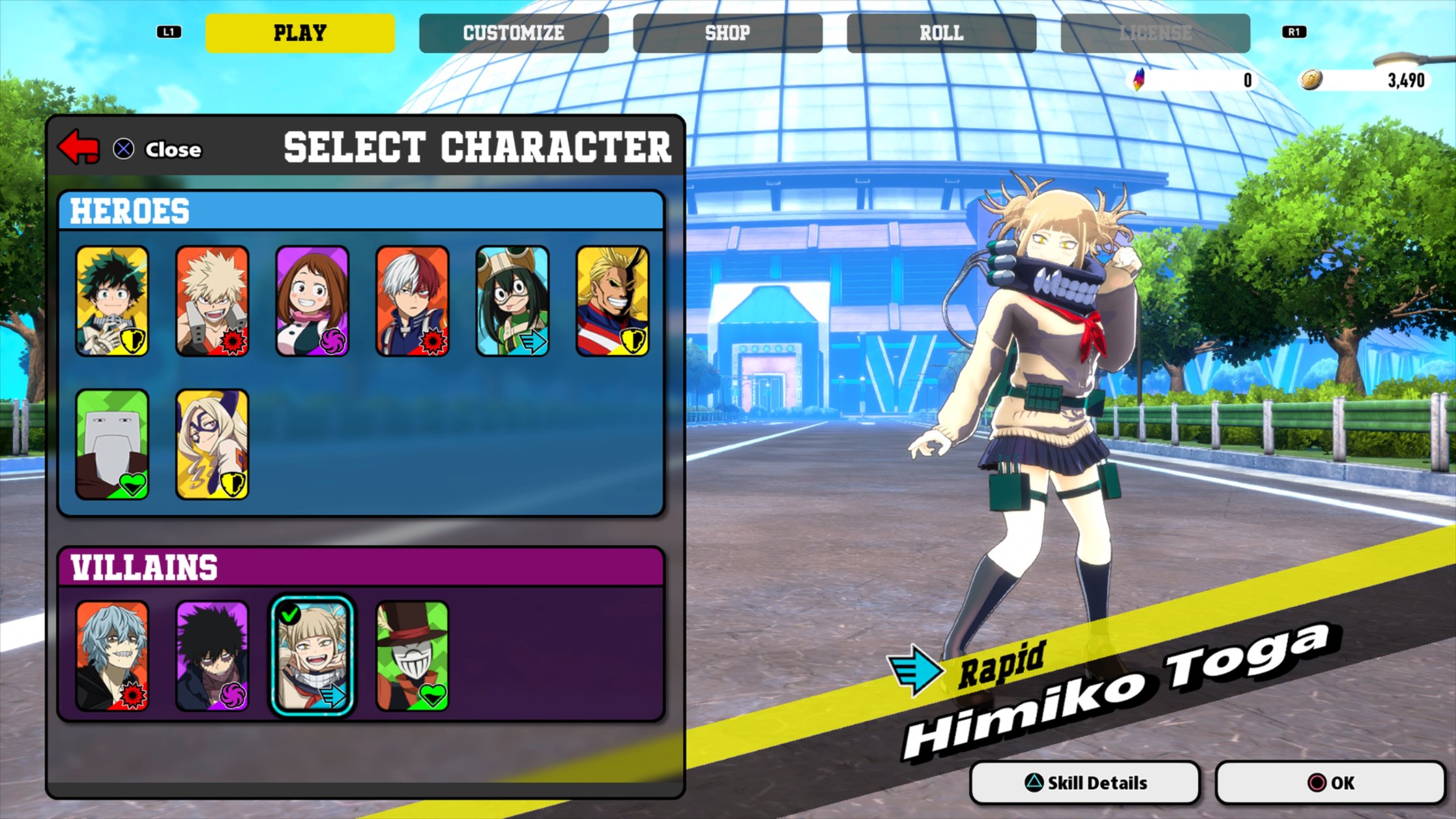Screen dimensions: 1456x819
Task: Pick Dabi's portrait under Villains
Action: pyautogui.click(x=213, y=655)
